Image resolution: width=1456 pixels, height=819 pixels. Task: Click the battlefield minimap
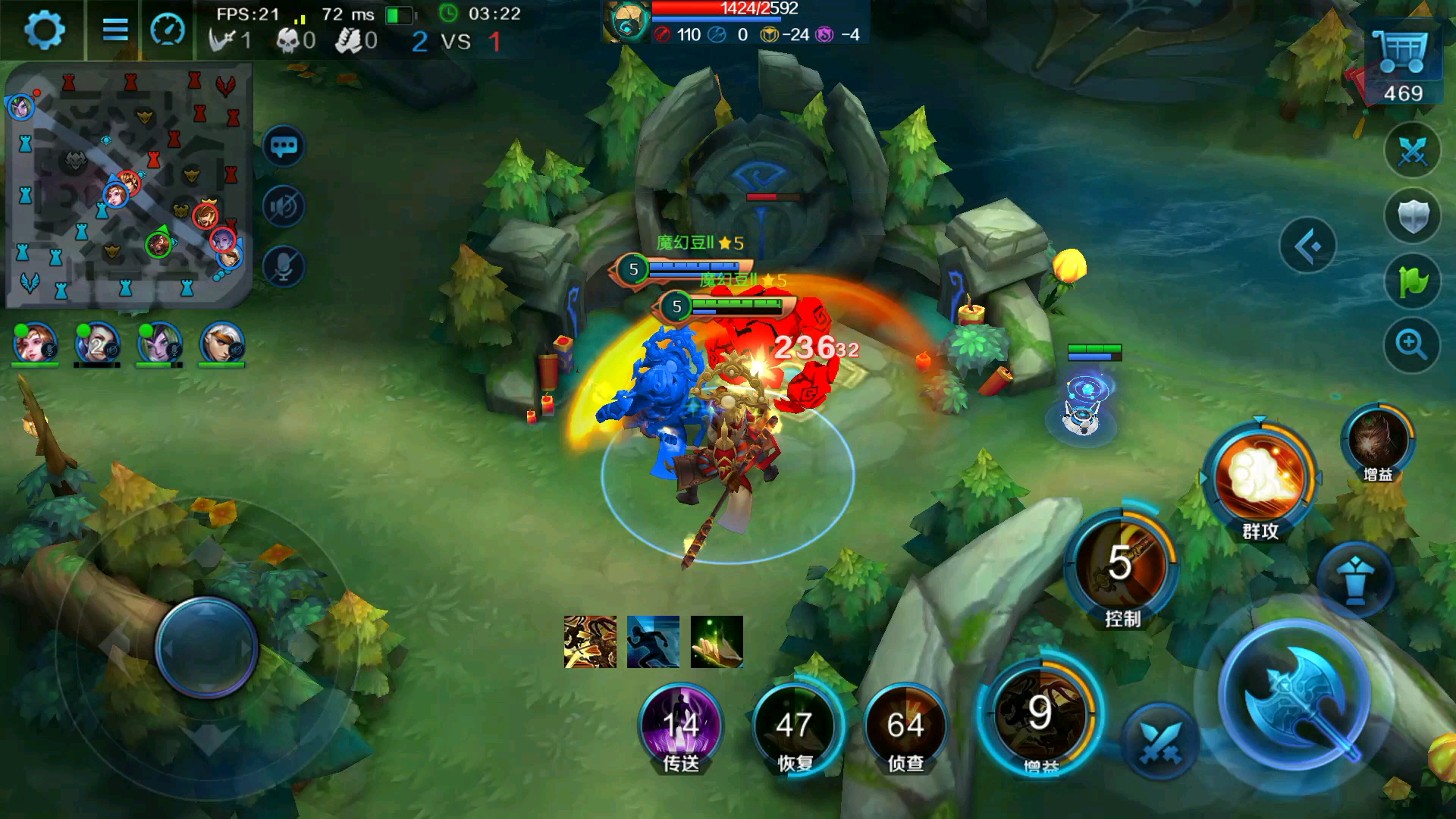129,186
